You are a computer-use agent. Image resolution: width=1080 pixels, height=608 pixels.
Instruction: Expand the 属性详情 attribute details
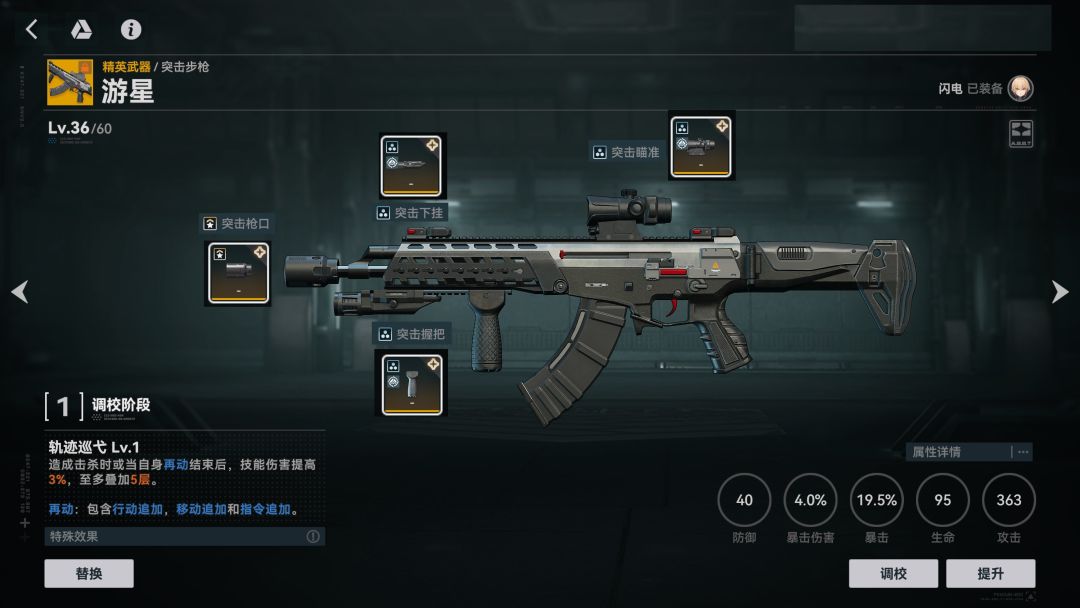point(968,452)
